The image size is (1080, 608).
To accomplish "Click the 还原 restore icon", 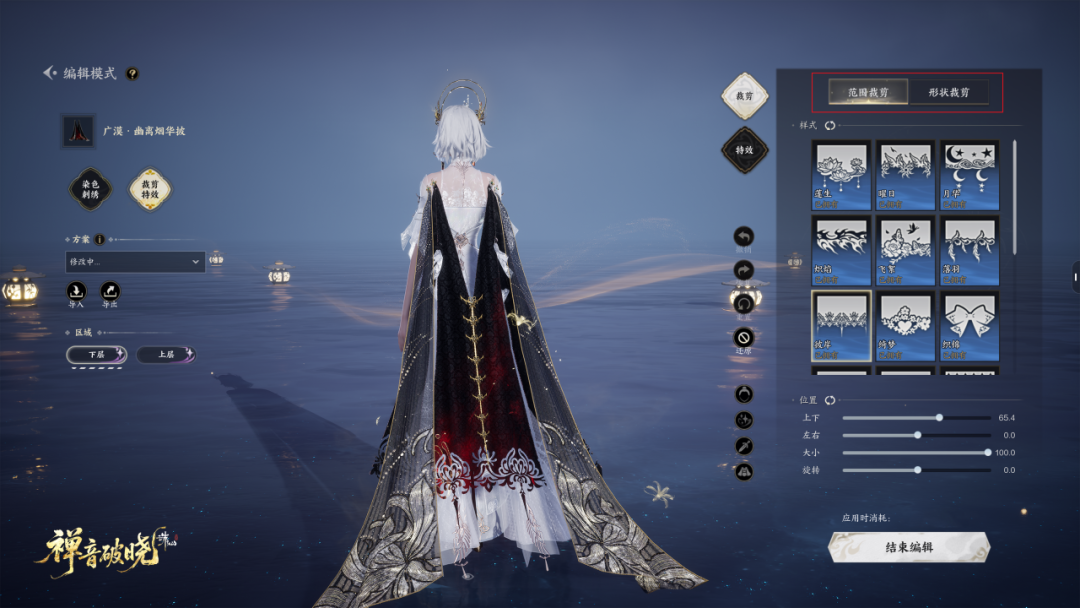I will (743, 337).
